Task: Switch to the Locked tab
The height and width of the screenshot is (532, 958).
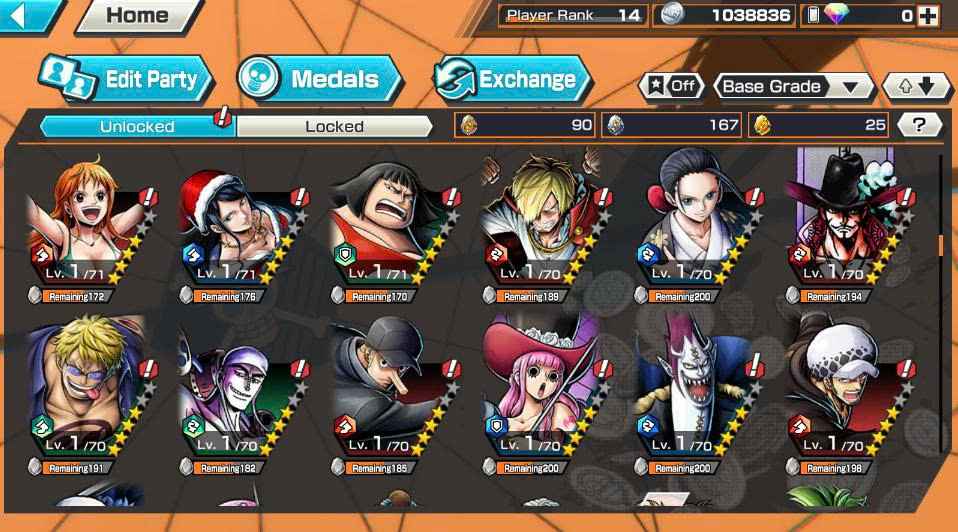Action: pos(334,126)
